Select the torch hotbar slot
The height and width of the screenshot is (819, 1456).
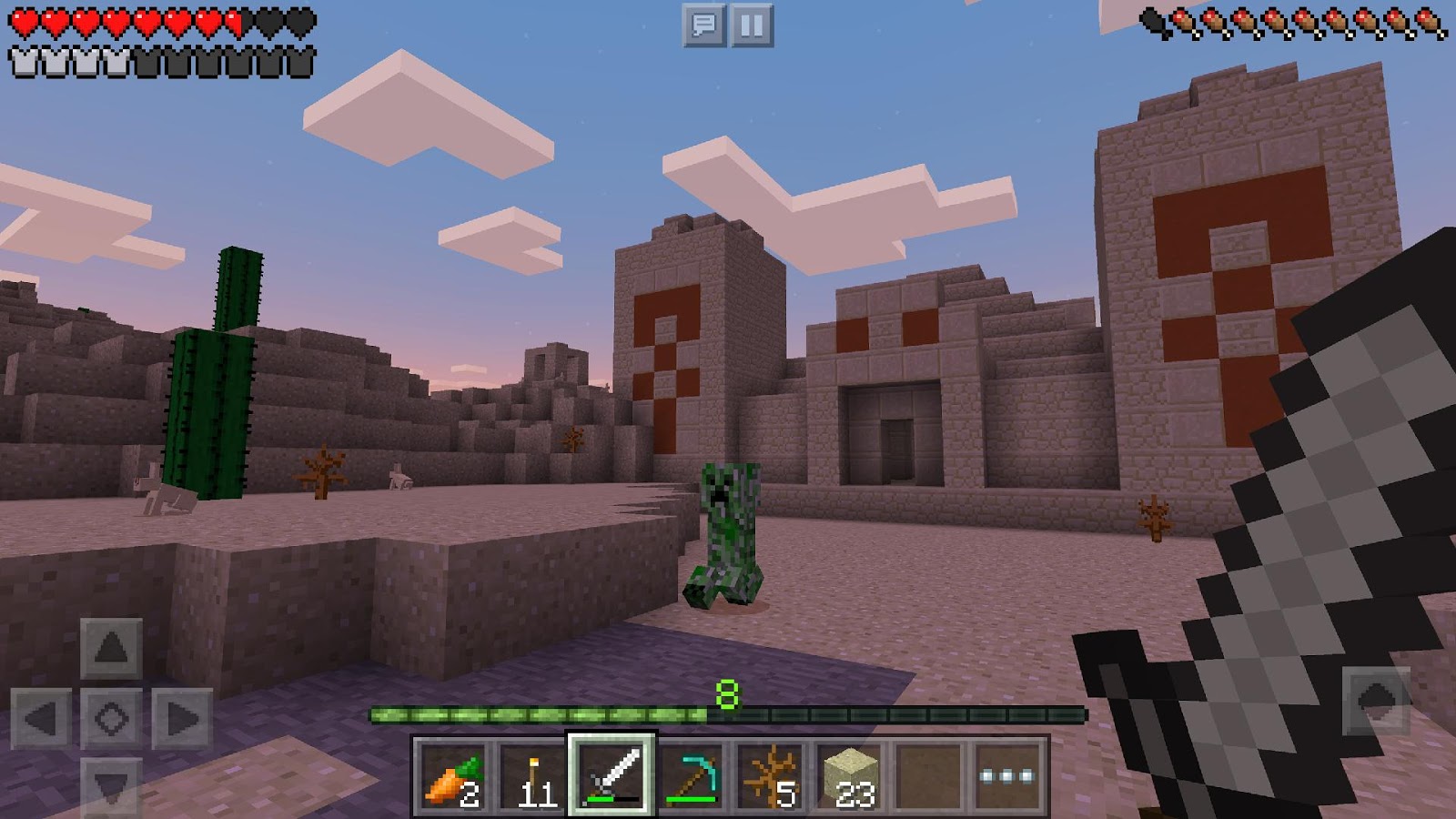point(529,774)
